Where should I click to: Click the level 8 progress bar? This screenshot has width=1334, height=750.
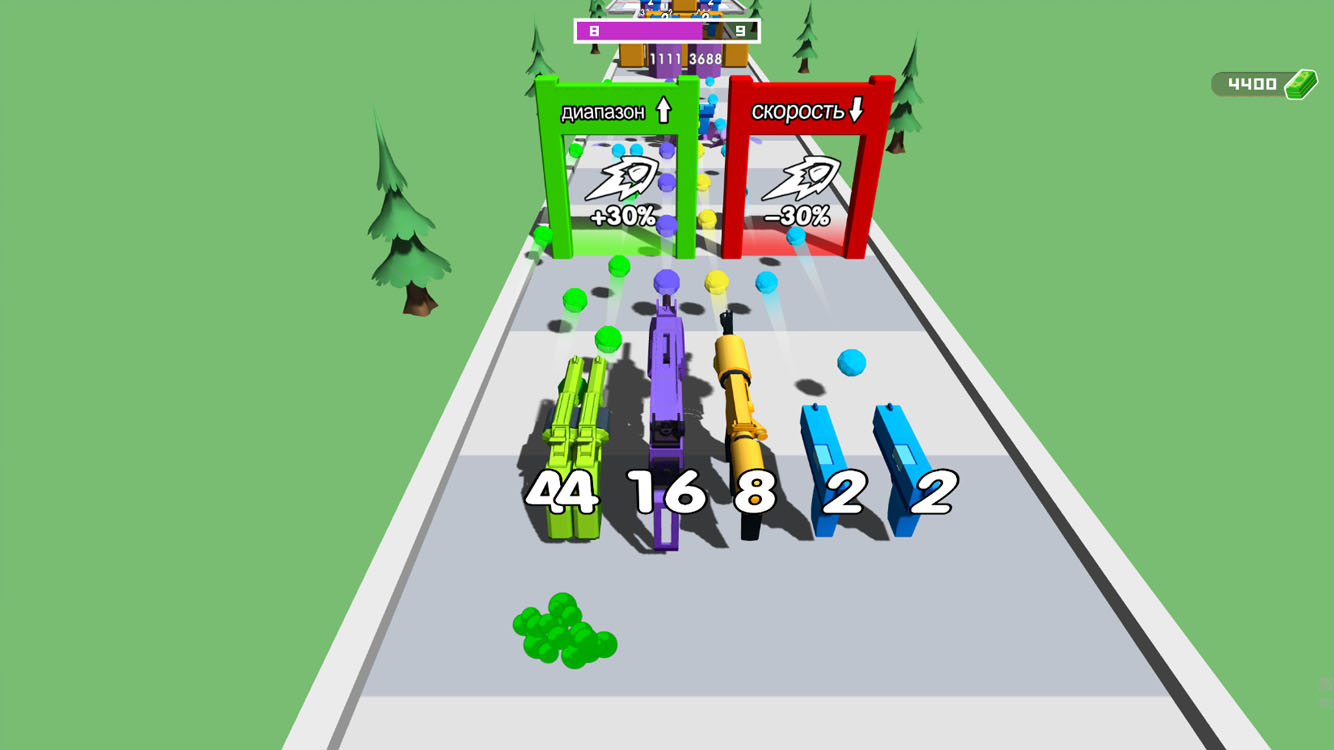click(640, 30)
